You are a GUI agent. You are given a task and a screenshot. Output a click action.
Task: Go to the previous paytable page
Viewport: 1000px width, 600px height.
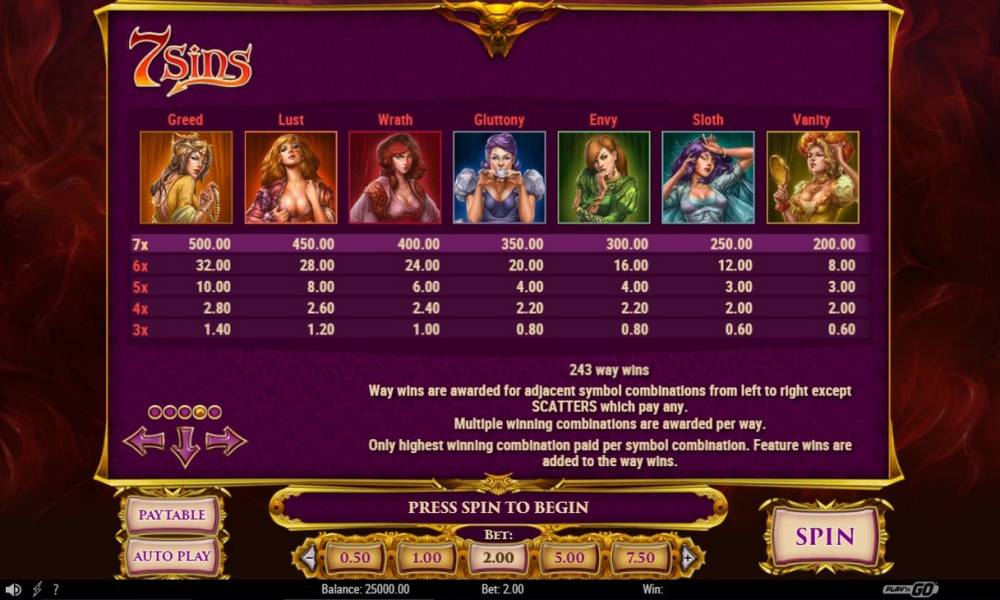(x=143, y=441)
